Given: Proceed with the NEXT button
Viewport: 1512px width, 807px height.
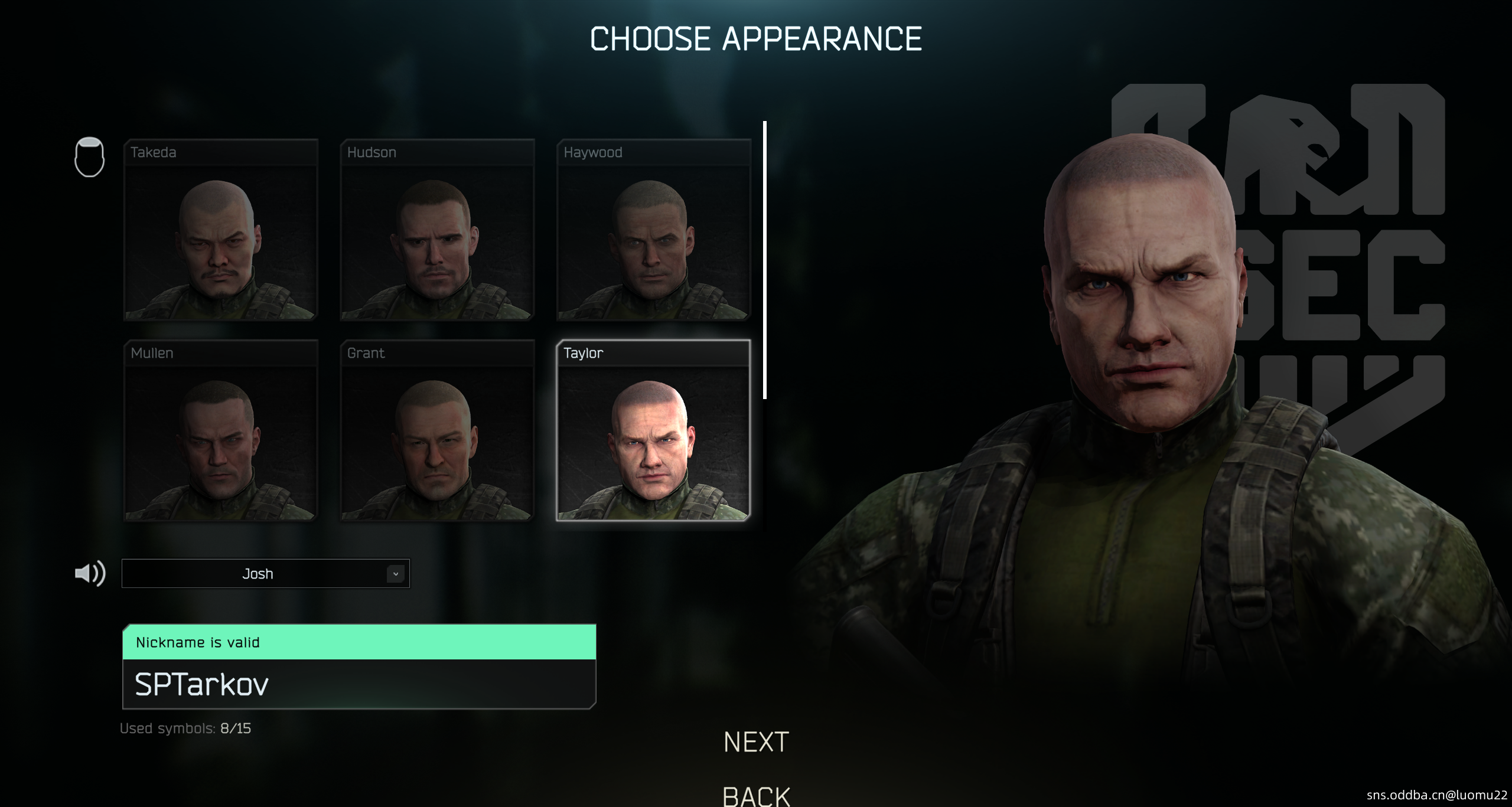Looking at the screenshot, I should coord(756,742).
